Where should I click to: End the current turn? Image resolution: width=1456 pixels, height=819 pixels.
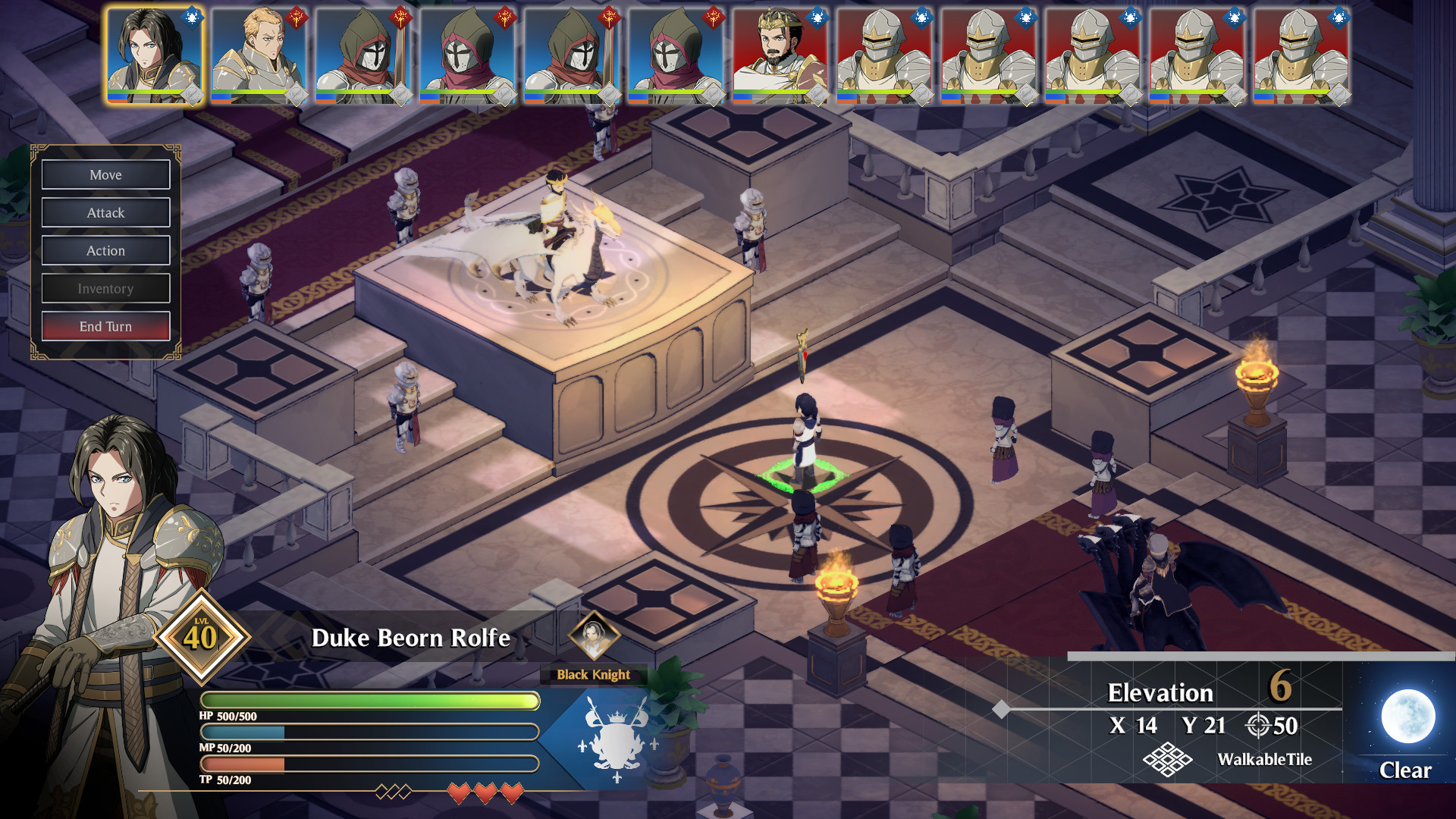105,327
